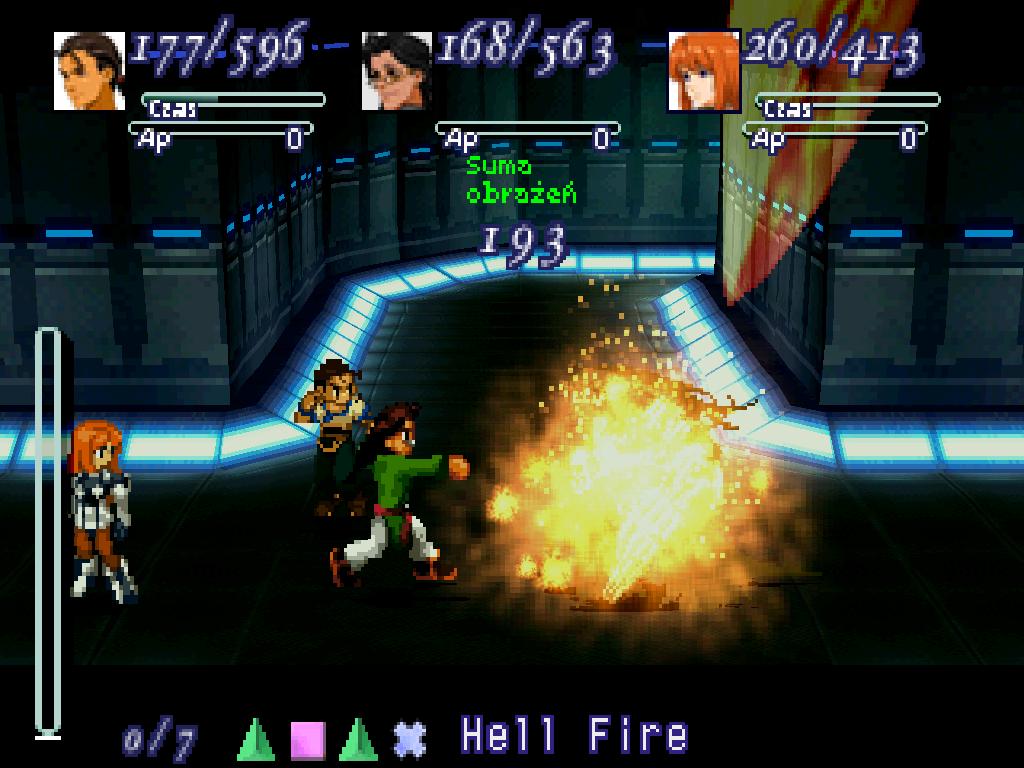Choose the orange-haired woman portrait
1024x768 pixels.
coord(703,70)
